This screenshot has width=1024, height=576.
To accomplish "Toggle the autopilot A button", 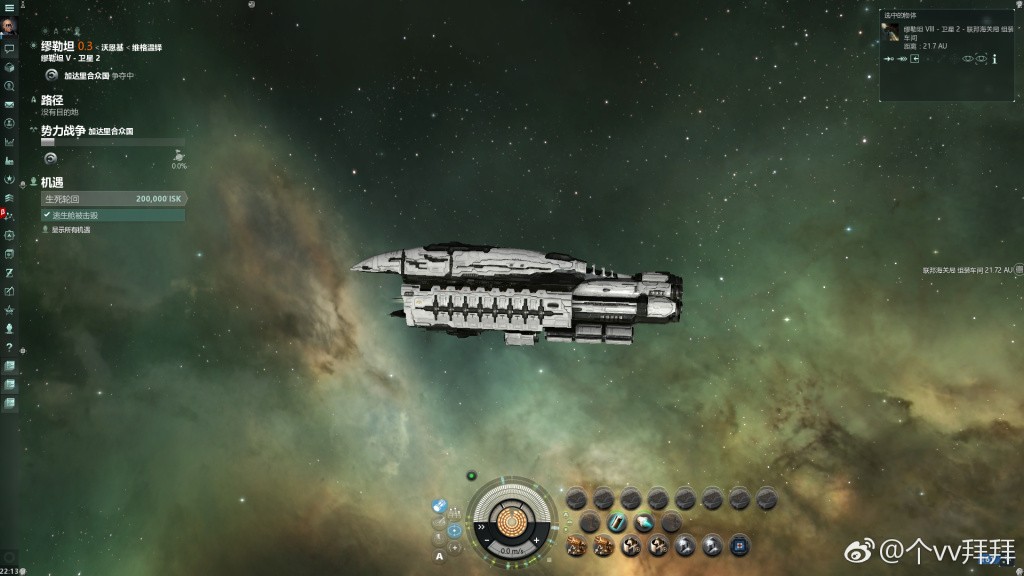I will tap(439, 556).
